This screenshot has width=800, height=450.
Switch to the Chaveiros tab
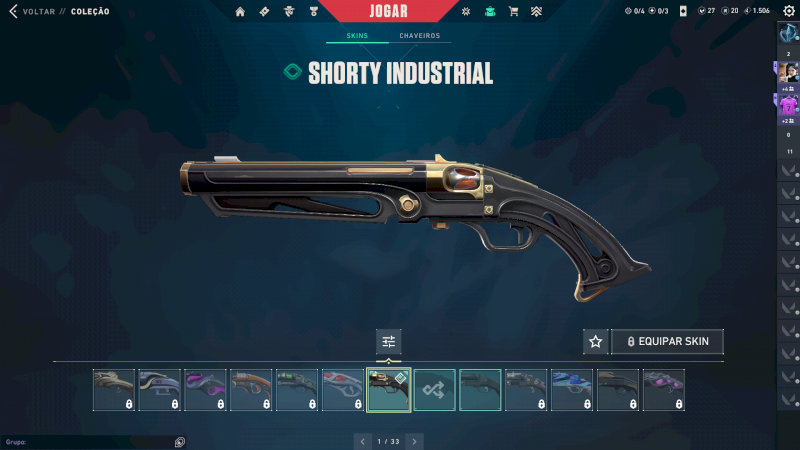click(419, 36)
